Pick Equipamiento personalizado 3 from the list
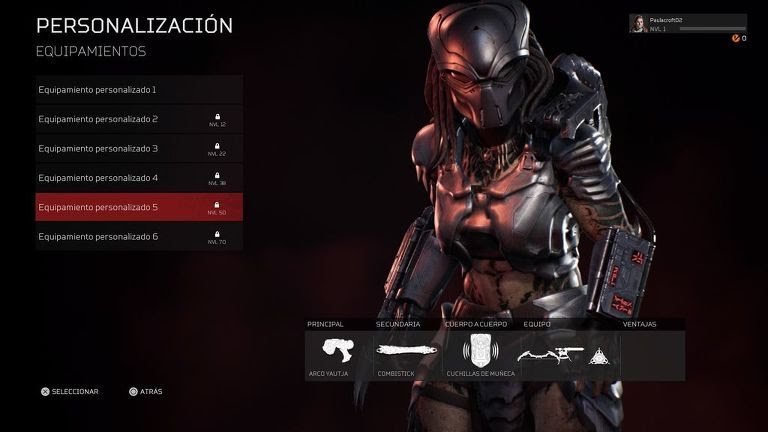Screen dimensions: 768x432 138,149
